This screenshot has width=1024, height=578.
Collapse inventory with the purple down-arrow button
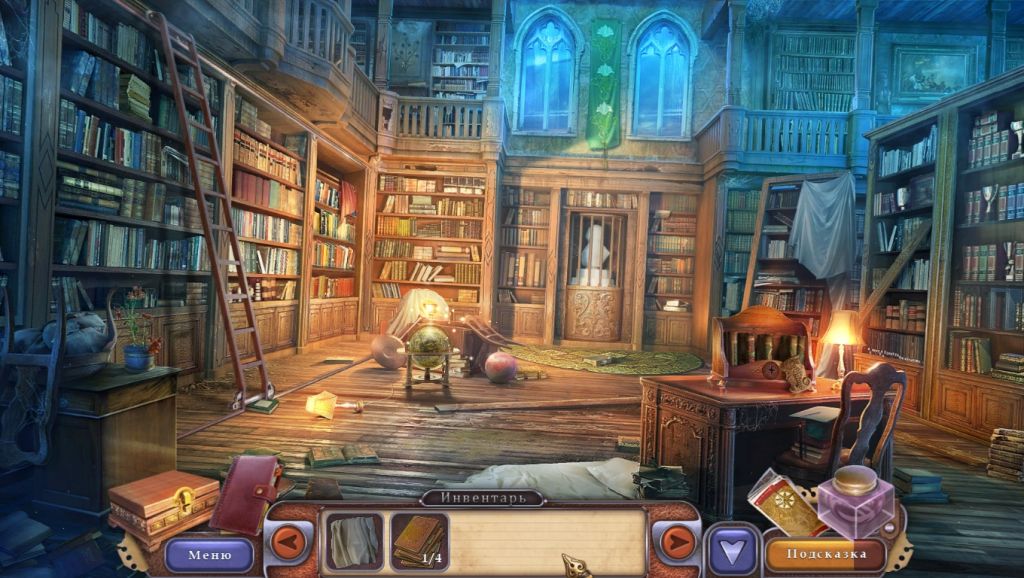click(733, 551)
